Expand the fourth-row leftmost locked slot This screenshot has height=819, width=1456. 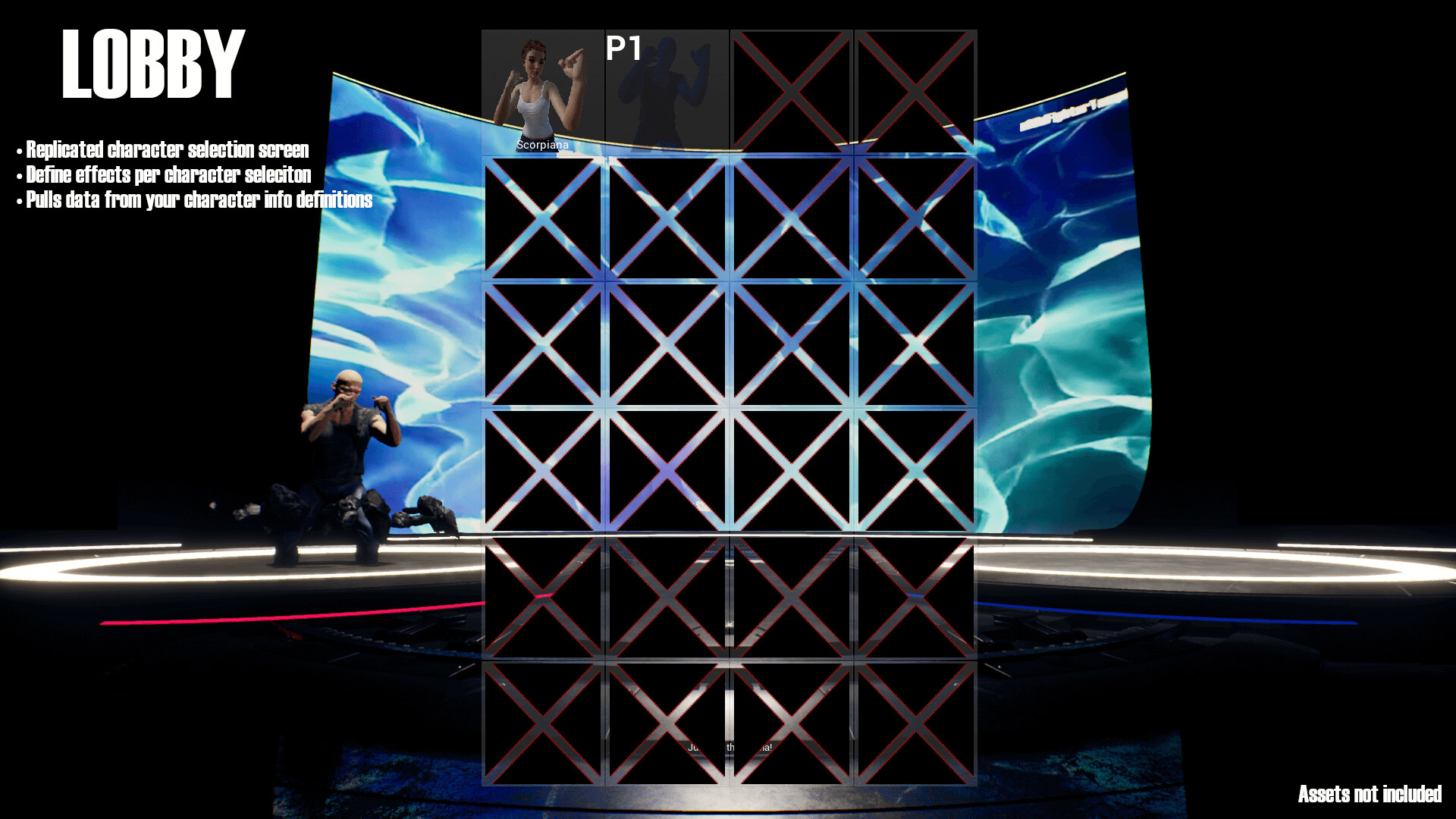coord(542,470)
